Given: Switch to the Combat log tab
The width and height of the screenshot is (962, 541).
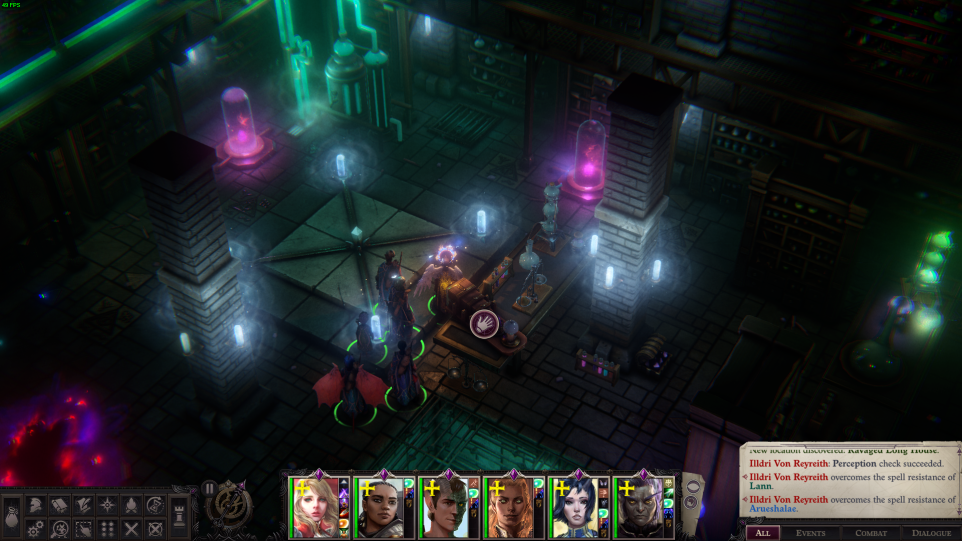Looking at the screenshot, I should click(x=870, y=533).
